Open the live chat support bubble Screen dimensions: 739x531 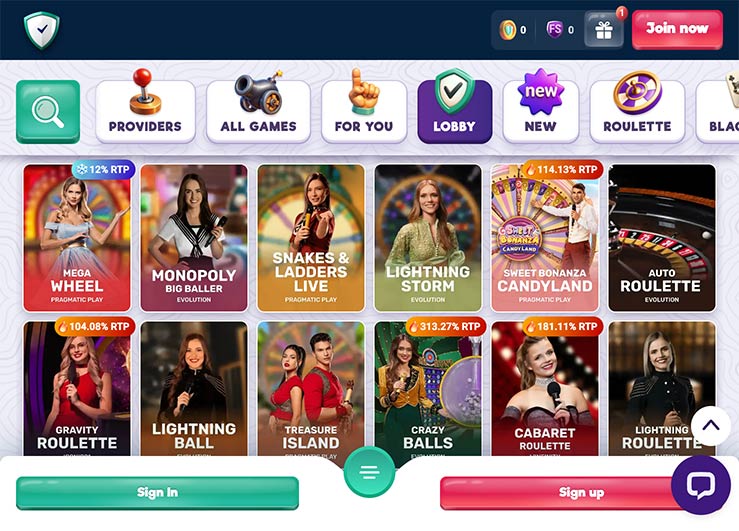click(x=700, y=485)
